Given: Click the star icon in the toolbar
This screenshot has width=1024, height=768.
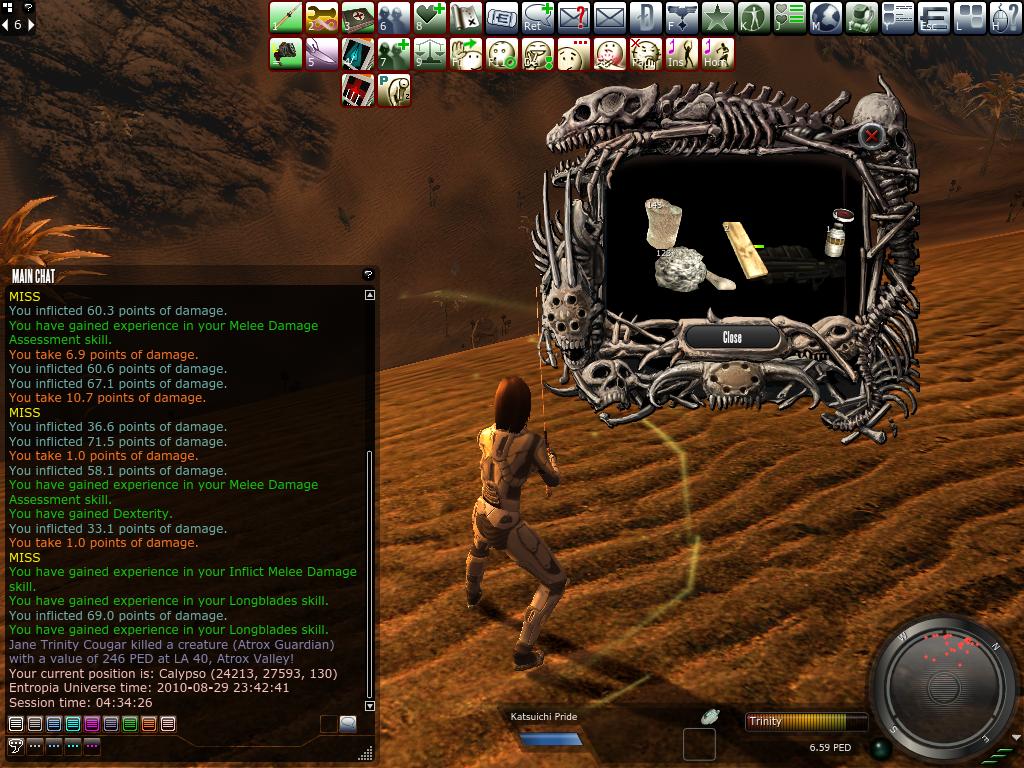Looking at the screenshot, I should point(718,17).
